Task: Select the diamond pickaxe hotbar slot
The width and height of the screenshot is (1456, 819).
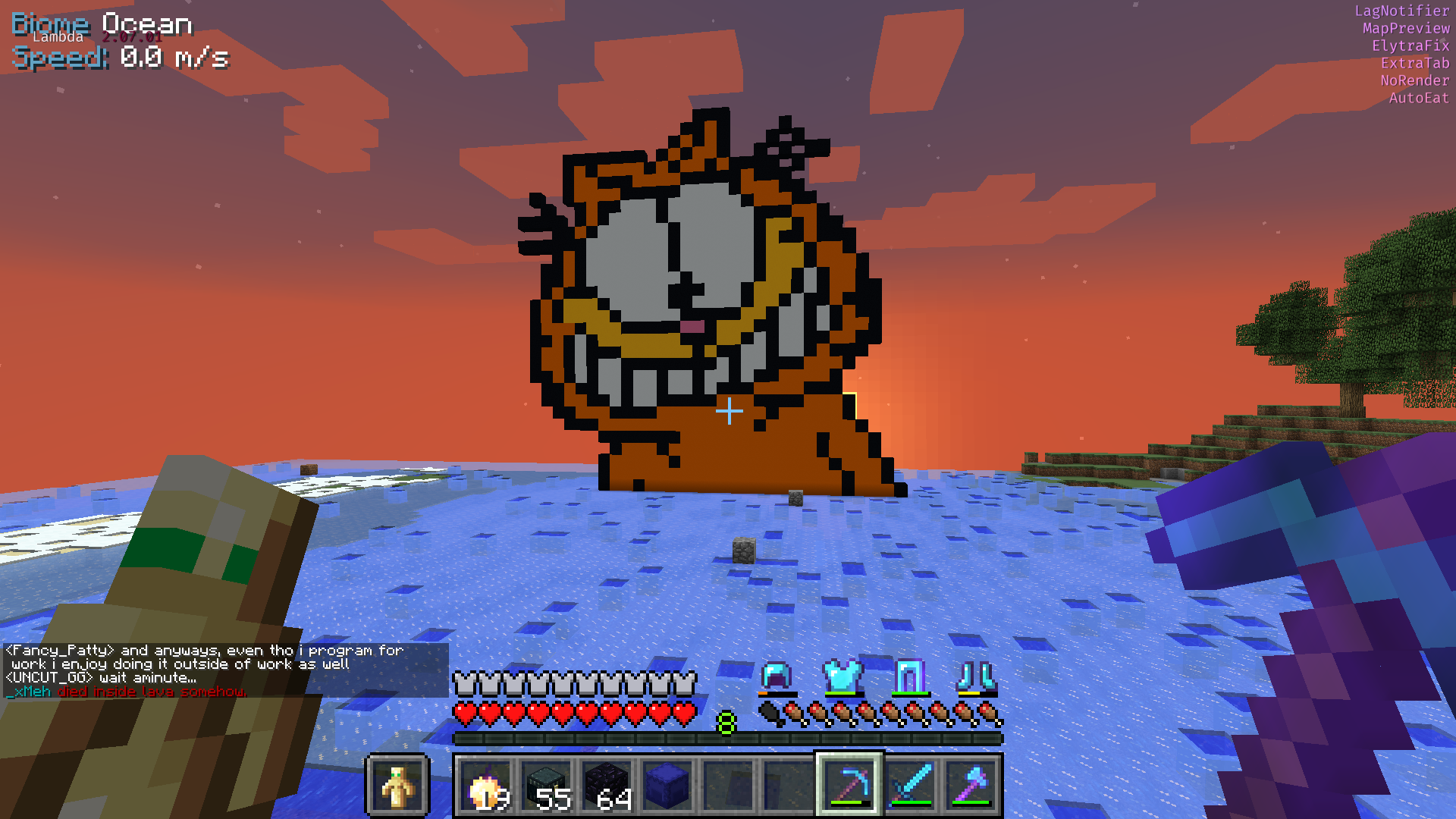Action: click(849, 787)
